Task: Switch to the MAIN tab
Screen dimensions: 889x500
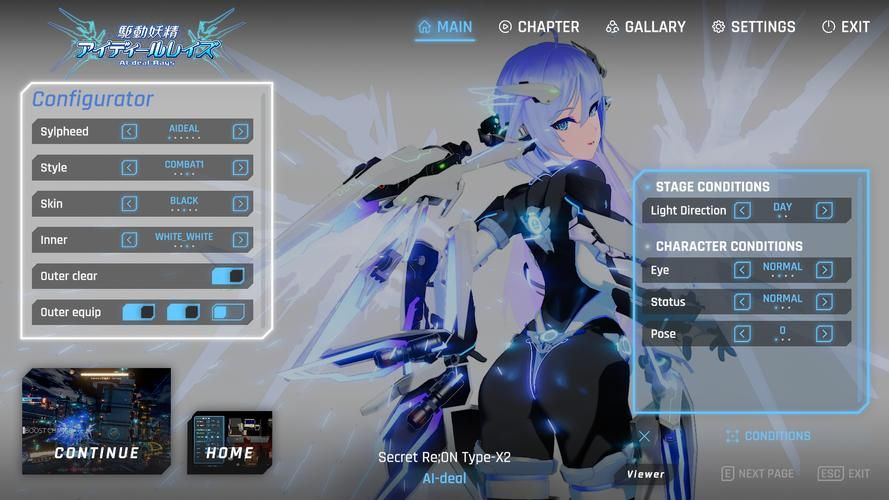Action: click(445, 27)
